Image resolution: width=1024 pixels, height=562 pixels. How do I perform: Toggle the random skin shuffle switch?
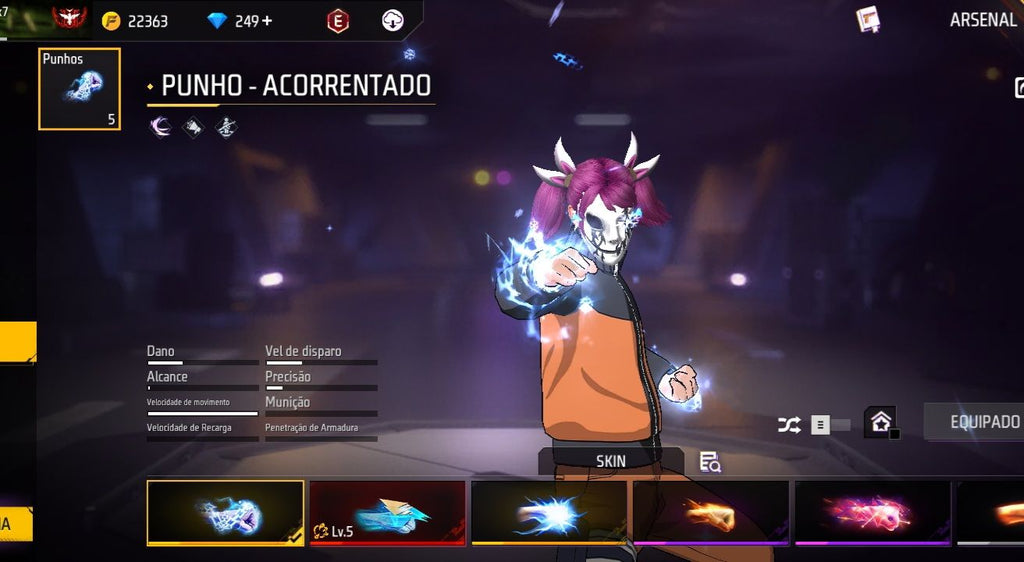[828, 425]
